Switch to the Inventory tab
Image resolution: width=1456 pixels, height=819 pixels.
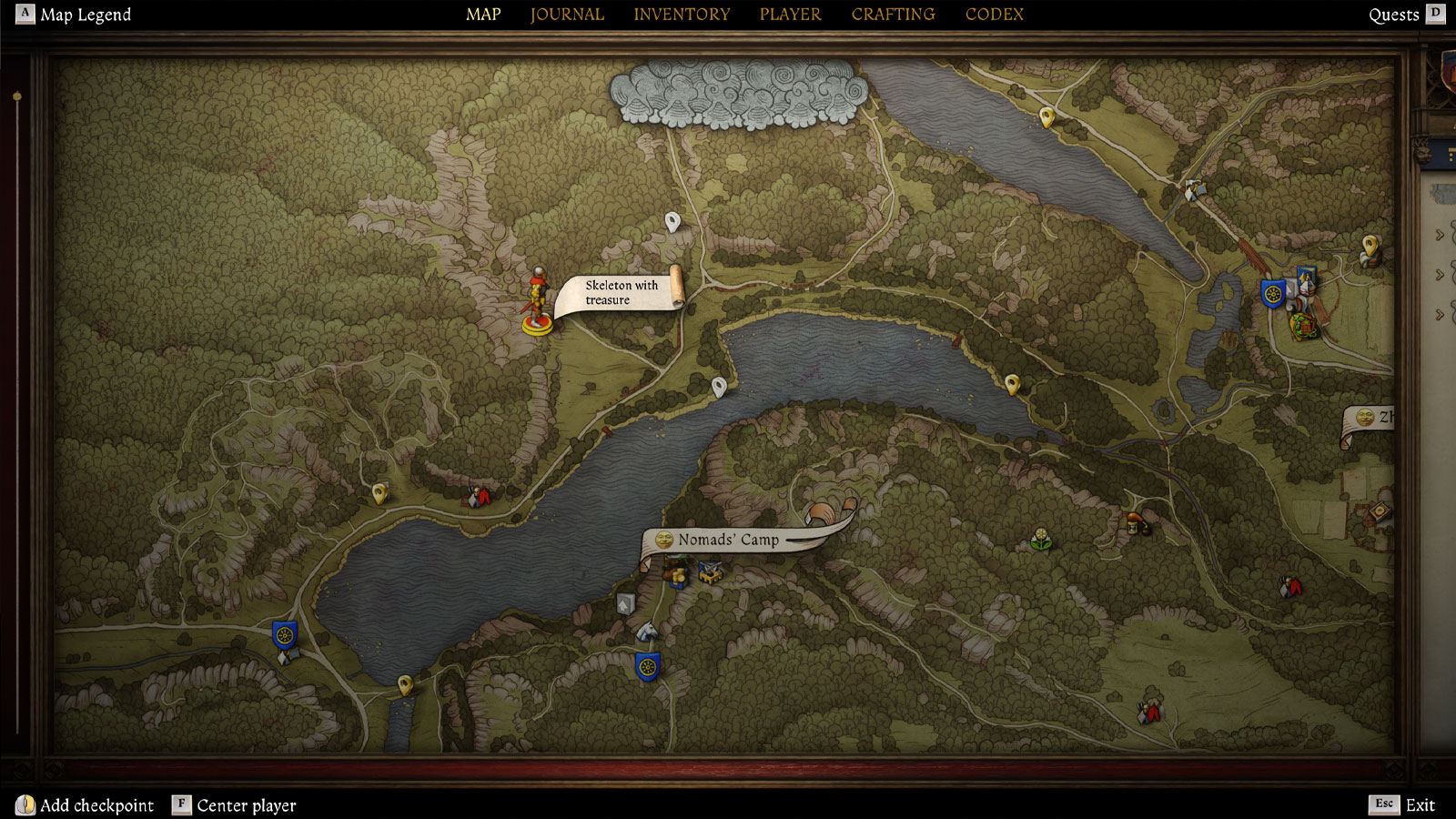coord(682,15)
